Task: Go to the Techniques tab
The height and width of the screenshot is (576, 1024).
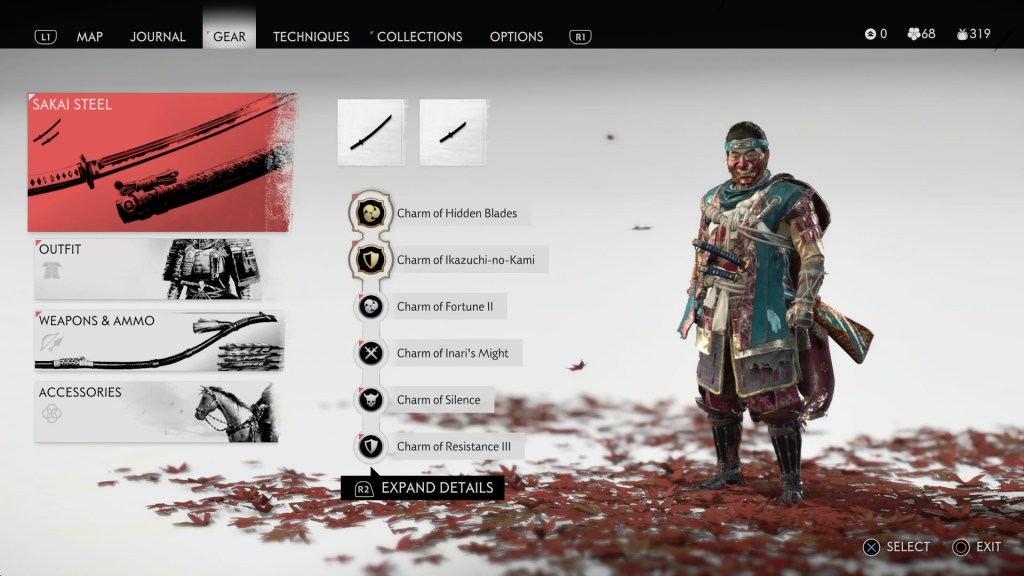Action: coord(311,37)
